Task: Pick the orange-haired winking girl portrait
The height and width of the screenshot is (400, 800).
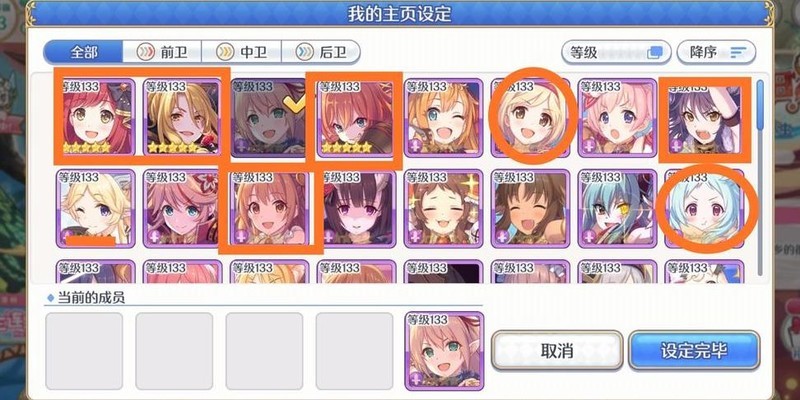Action: pos(443,118)
